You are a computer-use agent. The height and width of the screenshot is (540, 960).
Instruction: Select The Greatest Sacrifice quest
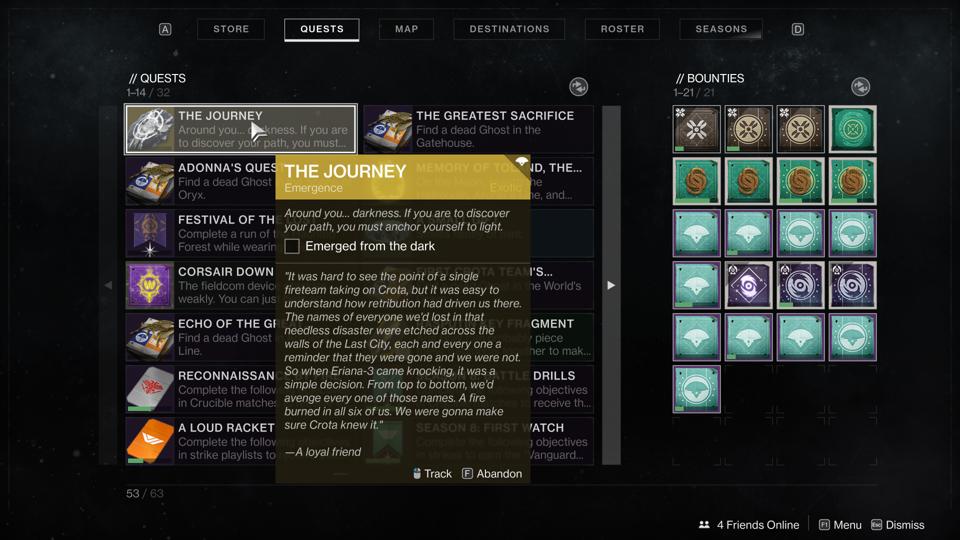[x=478, y=130]
